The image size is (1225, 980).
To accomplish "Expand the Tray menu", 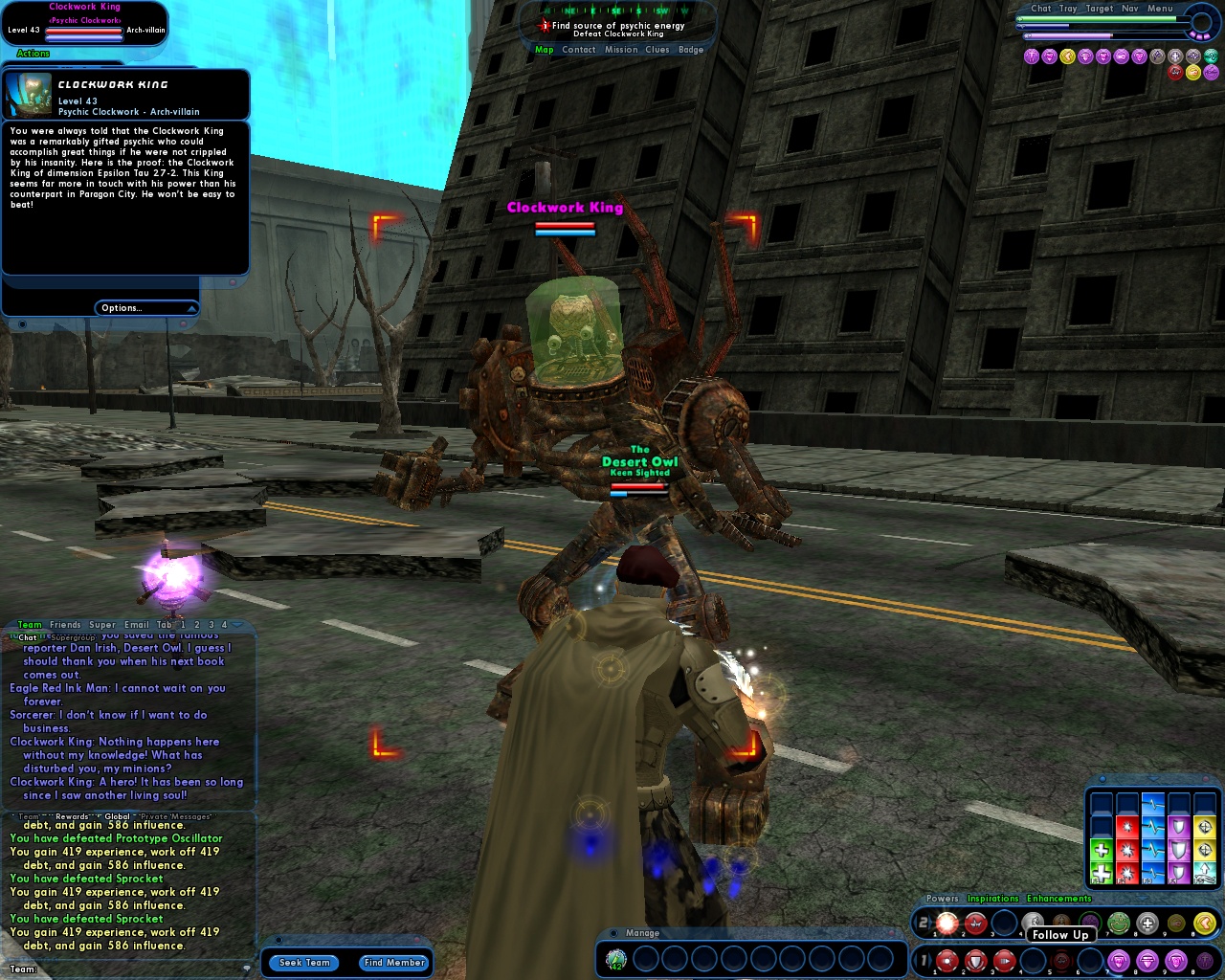I will click(x=1068, y=9).
